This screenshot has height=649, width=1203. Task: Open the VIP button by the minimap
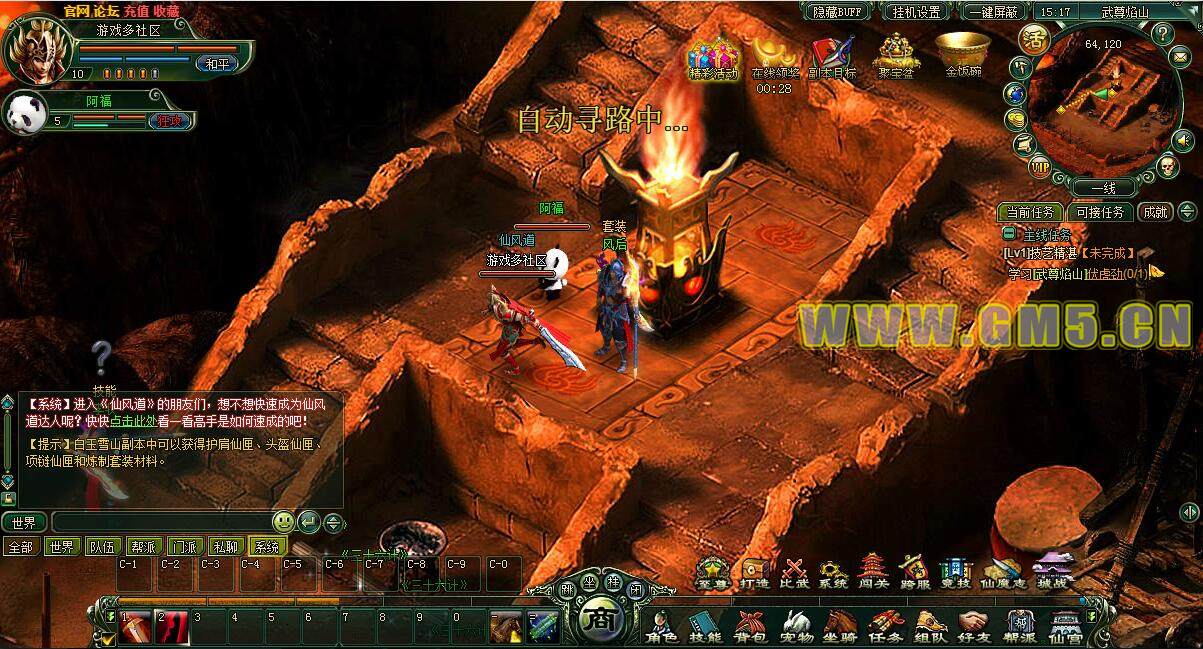1040,165
